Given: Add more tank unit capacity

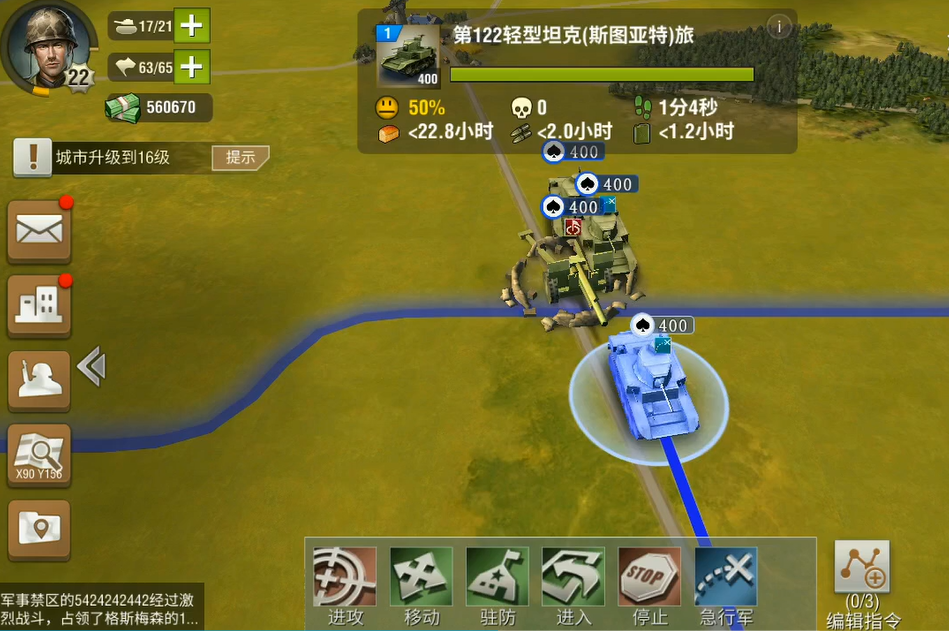Looking at the screenshot, I should [x=192, y=26].
